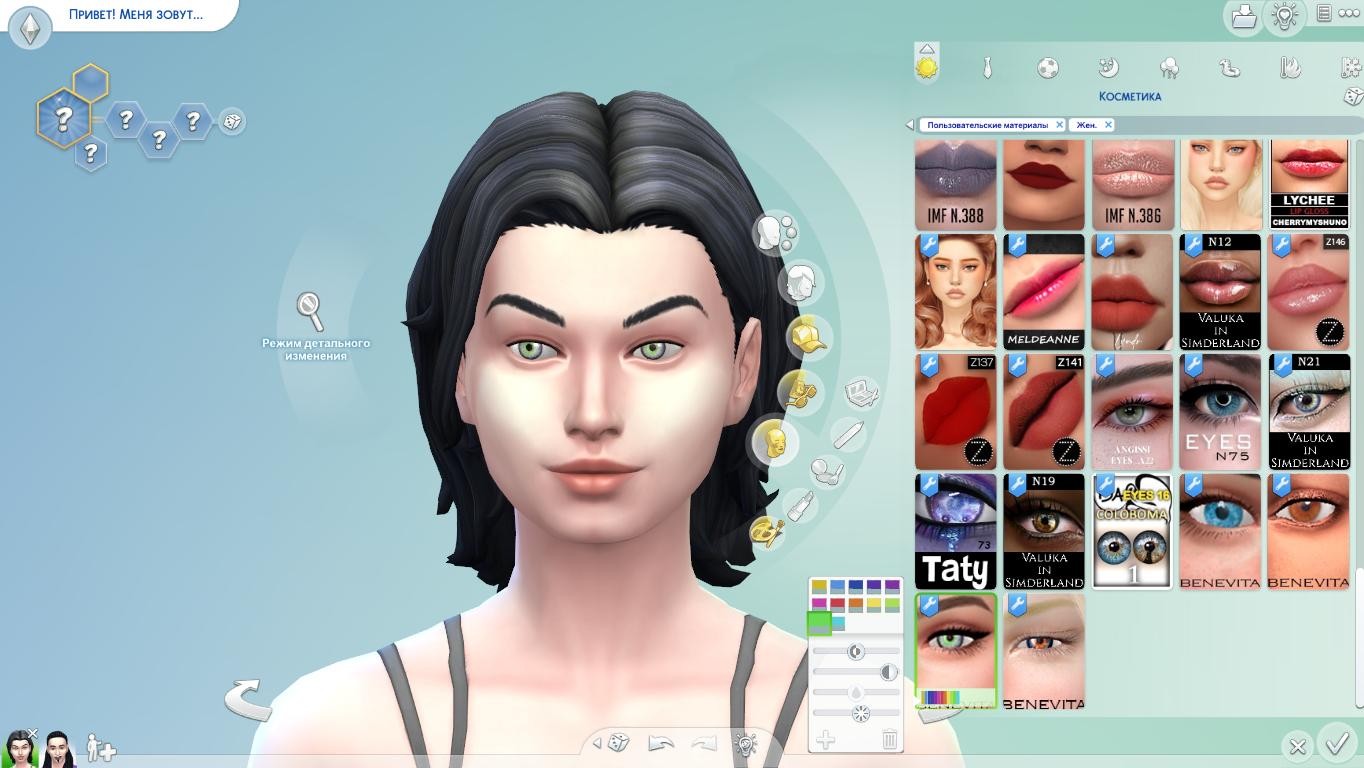Click the "Привет! Меня зовут..." name field

136,15
